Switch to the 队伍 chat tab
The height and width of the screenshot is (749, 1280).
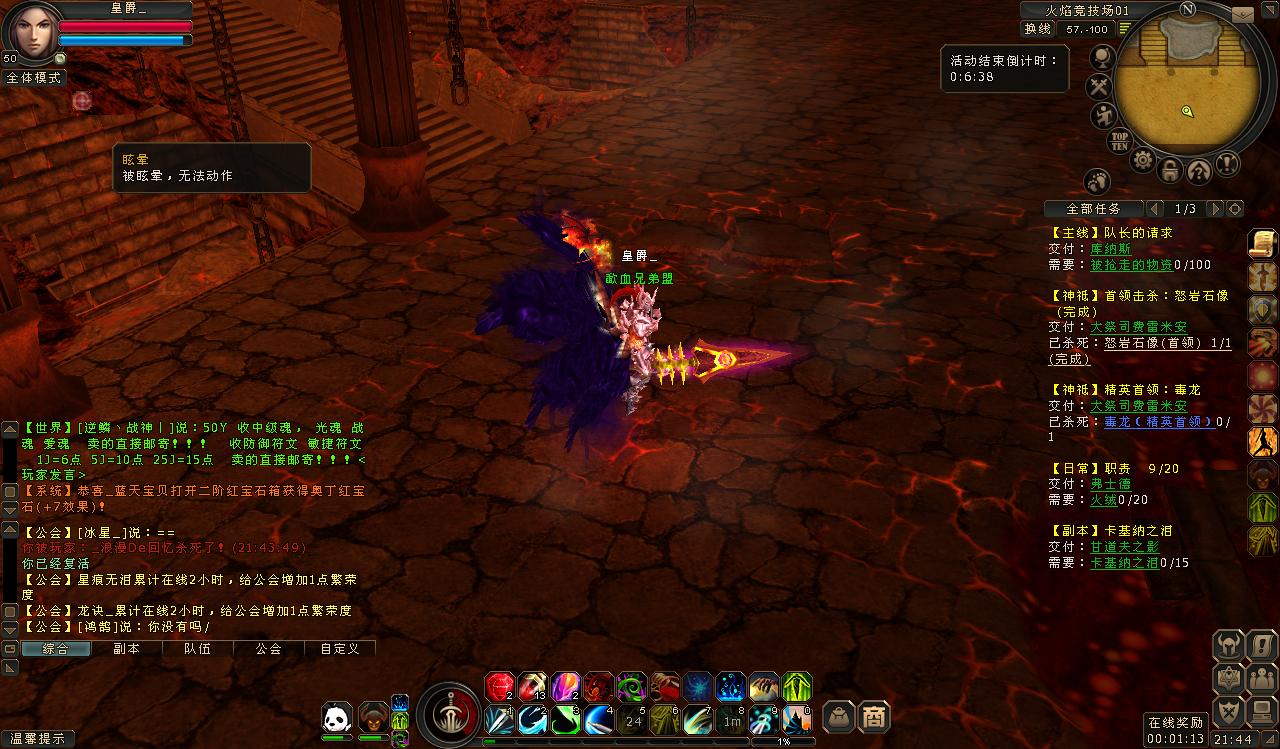tap(197, 648)
